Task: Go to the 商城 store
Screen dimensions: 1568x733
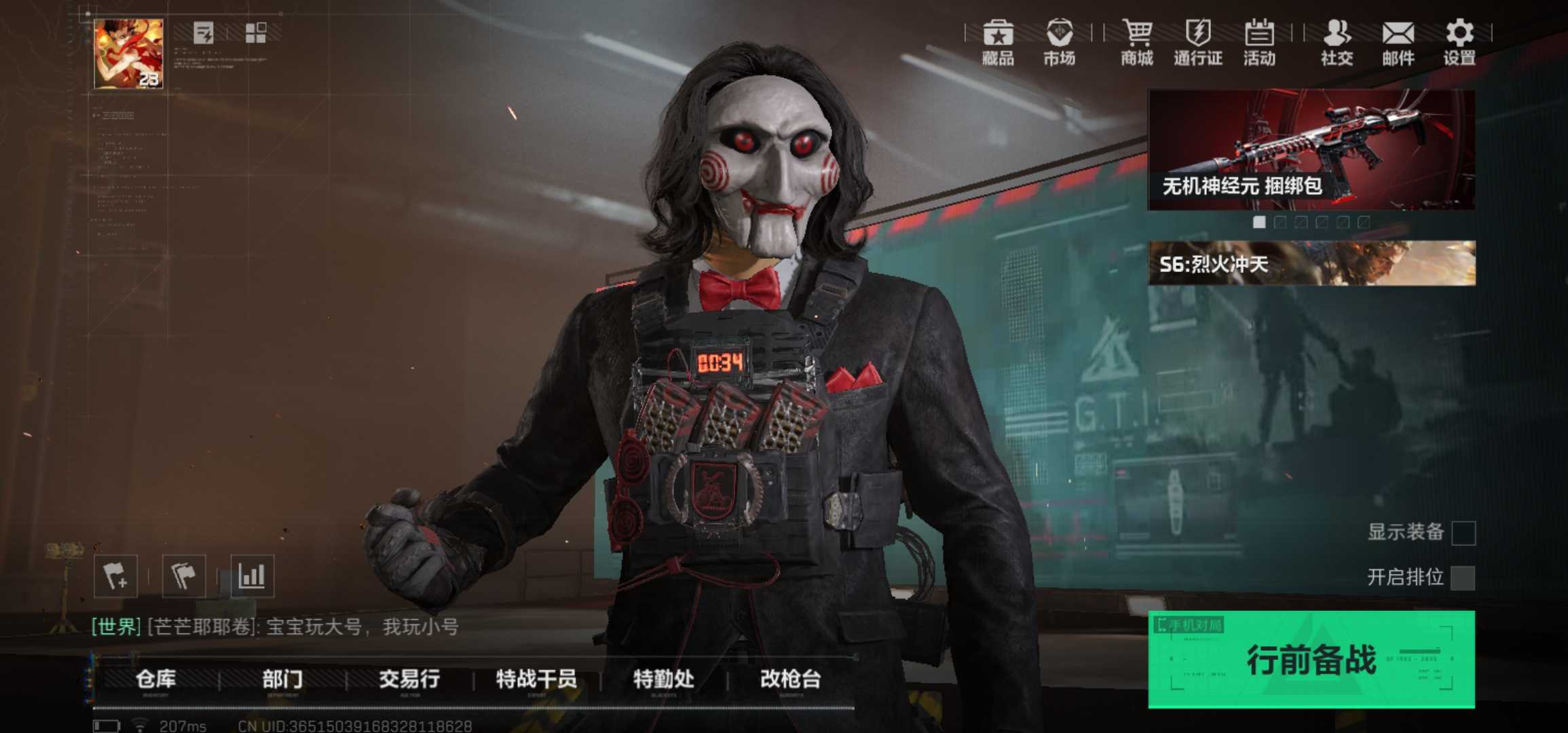Action: 1137,42
